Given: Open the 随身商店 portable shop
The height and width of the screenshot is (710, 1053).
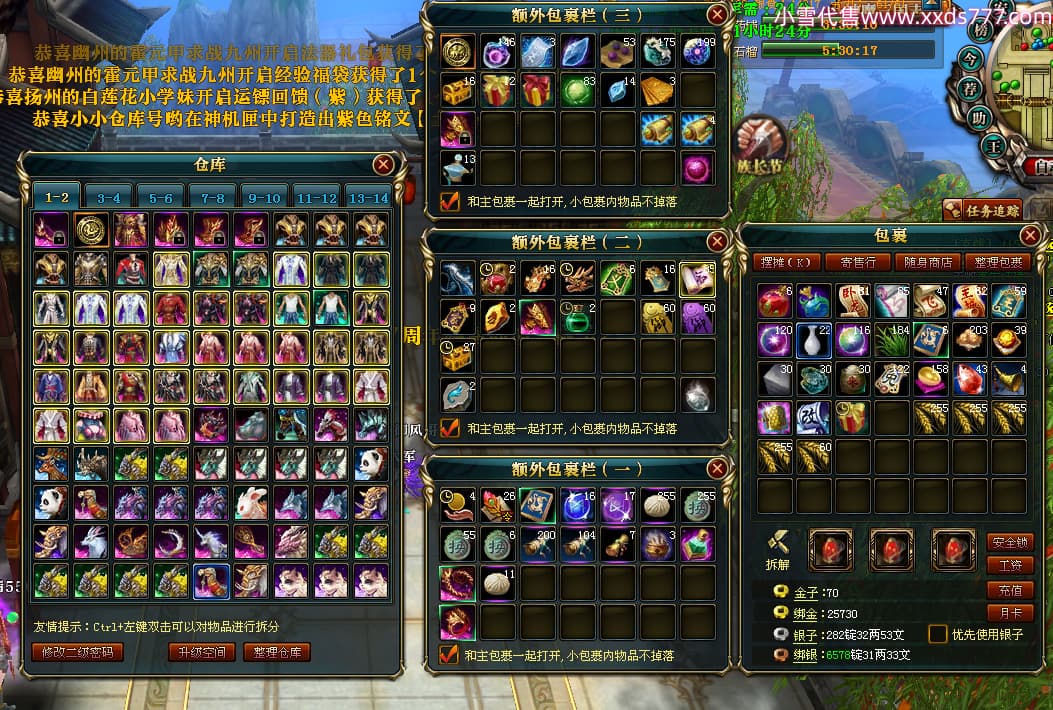Looking at the screenshot, I should tap(927, 262).
